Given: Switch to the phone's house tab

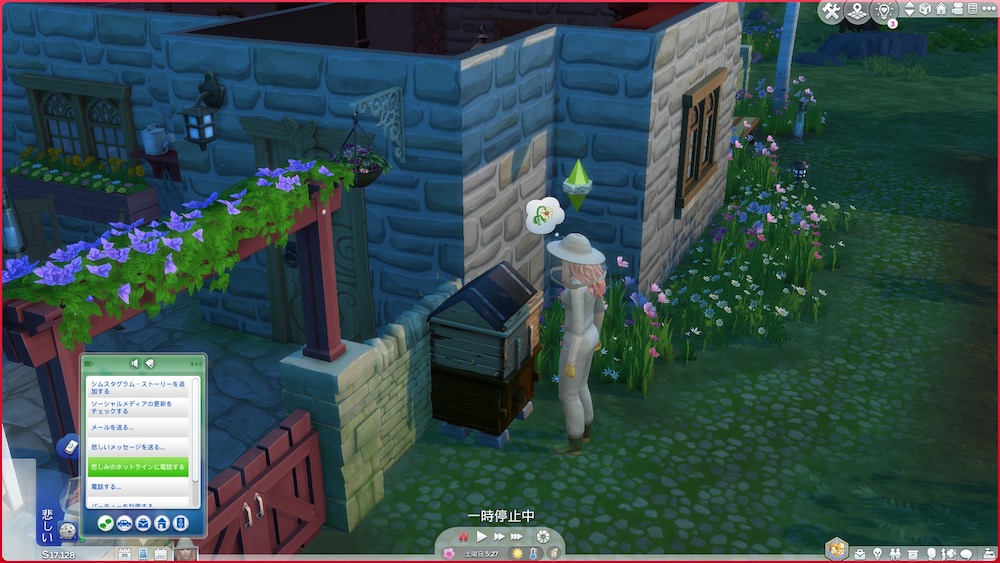Looking at the screenshot, I should point(161,523).
